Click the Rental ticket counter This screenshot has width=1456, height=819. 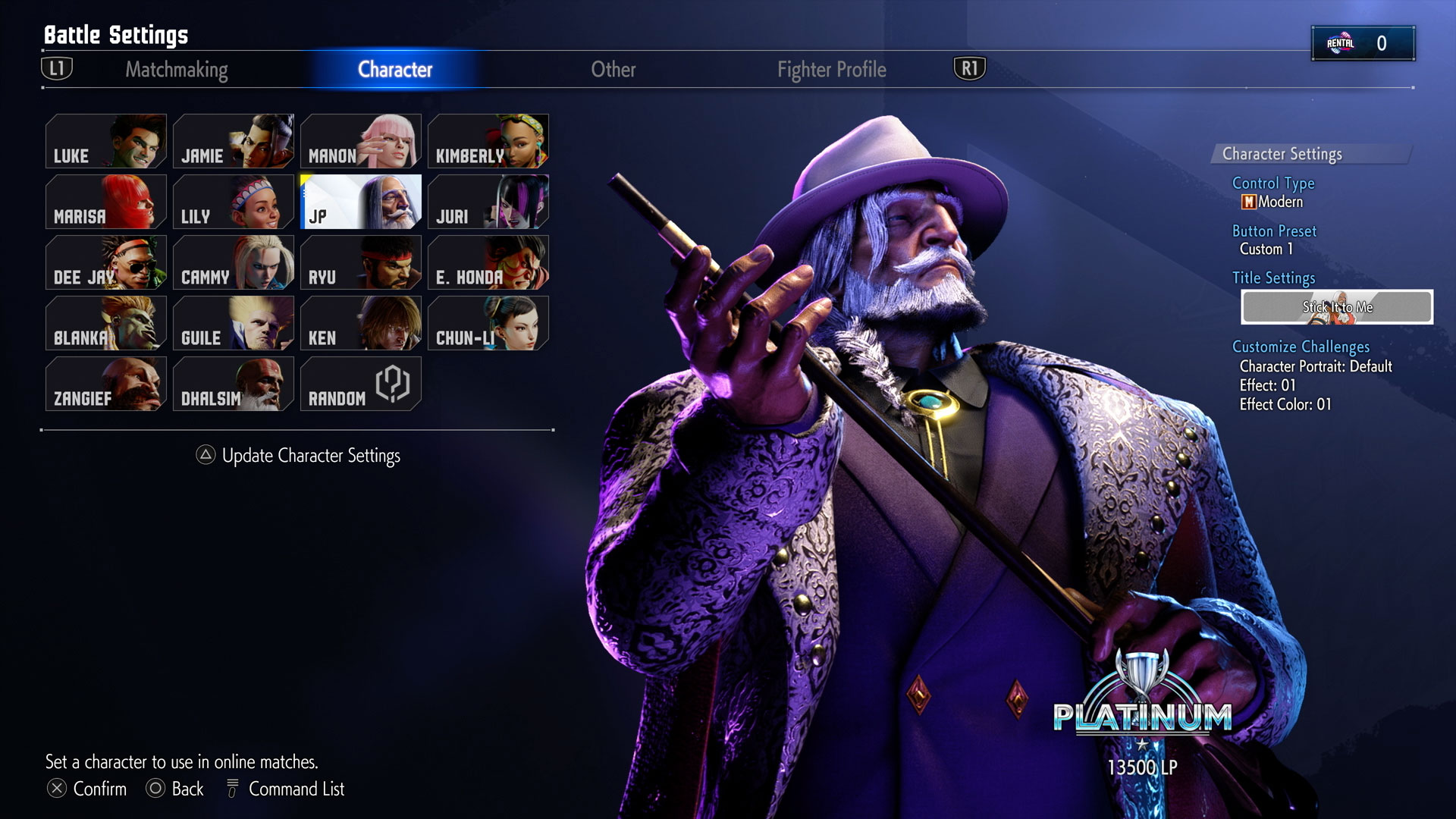tap(1363, 42)
